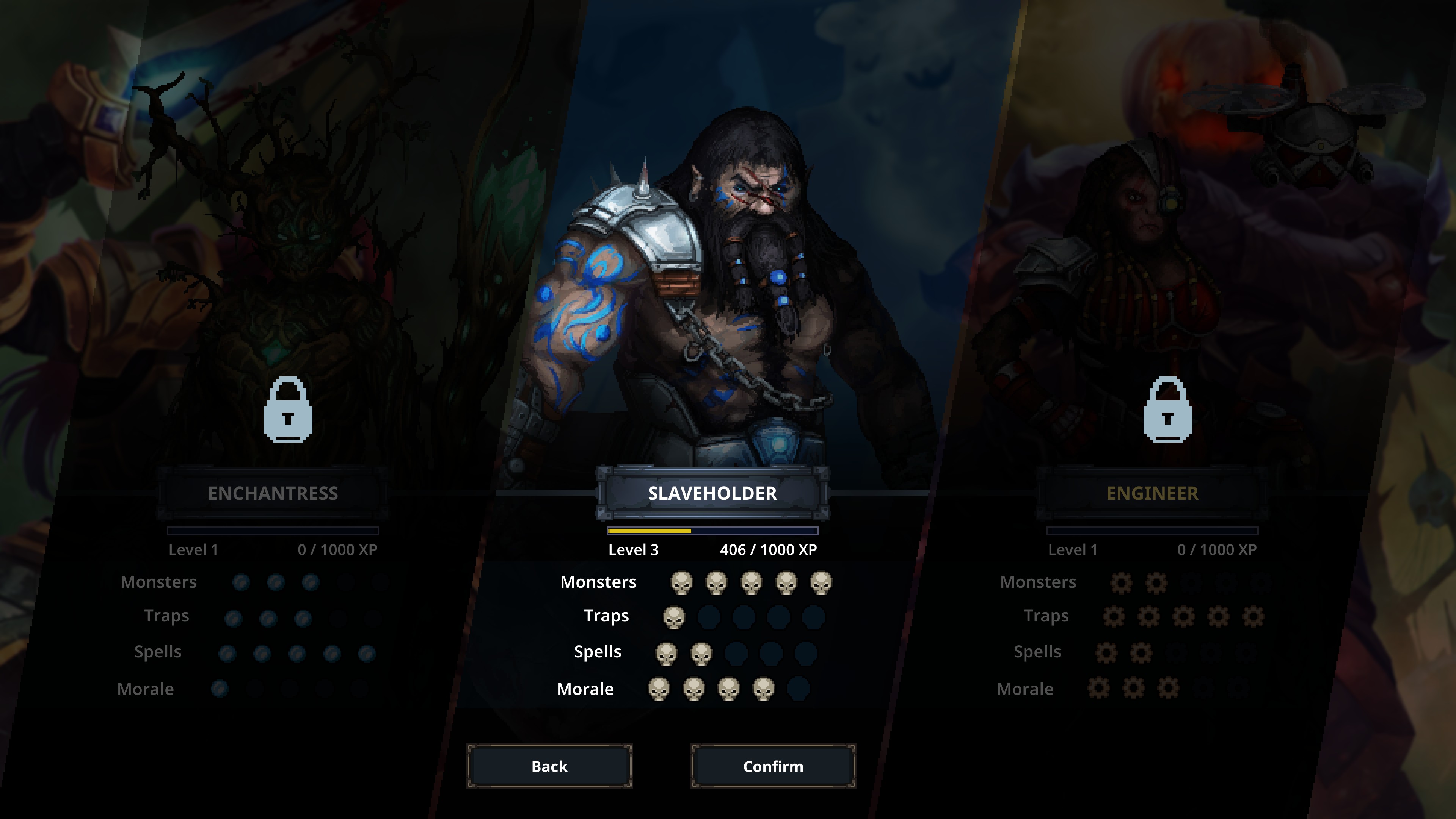Choose the locked Engineer character

click(x=1152, y=493)
